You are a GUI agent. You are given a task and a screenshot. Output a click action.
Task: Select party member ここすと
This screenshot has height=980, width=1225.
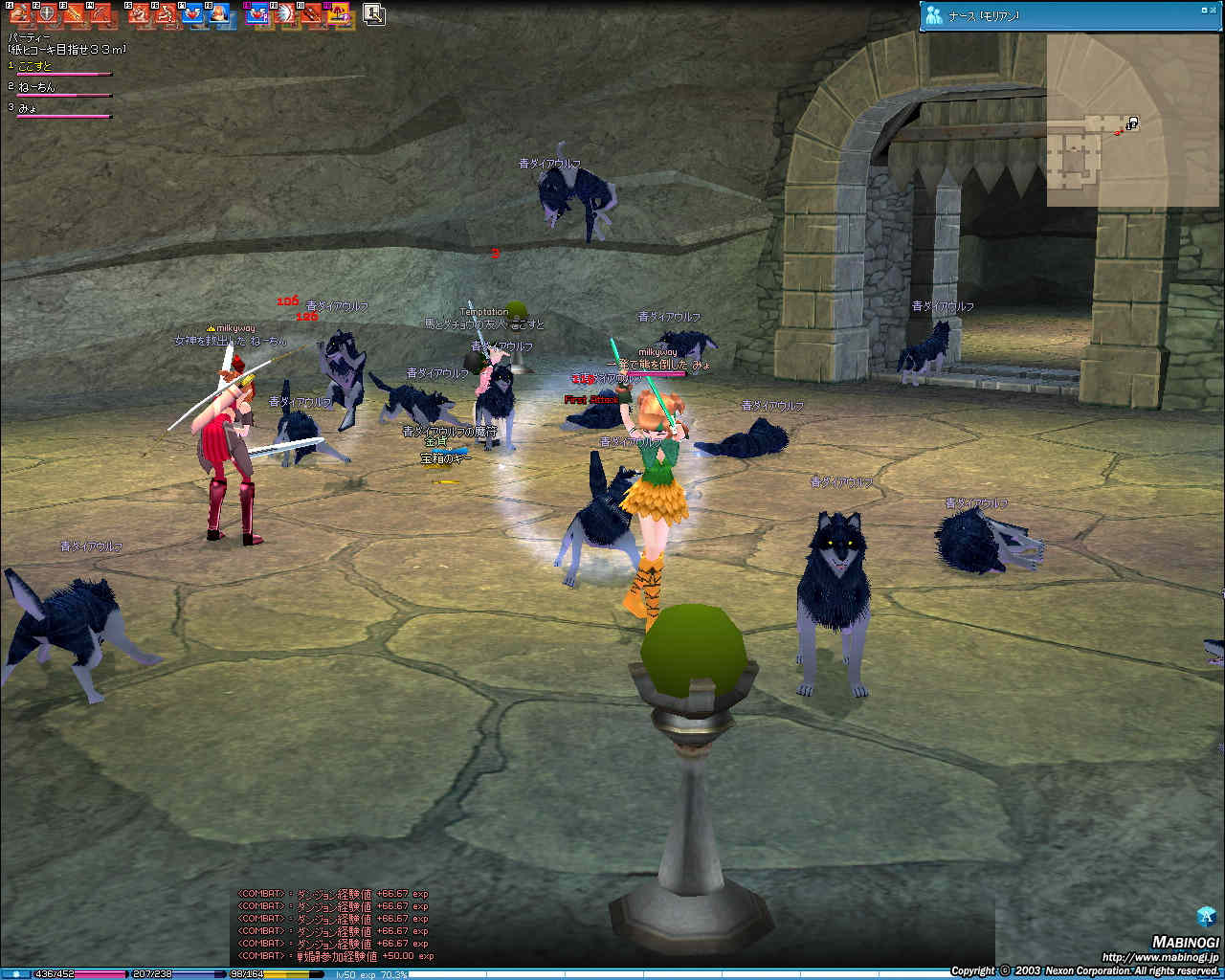pyautogui.click(x=35, y=66)
